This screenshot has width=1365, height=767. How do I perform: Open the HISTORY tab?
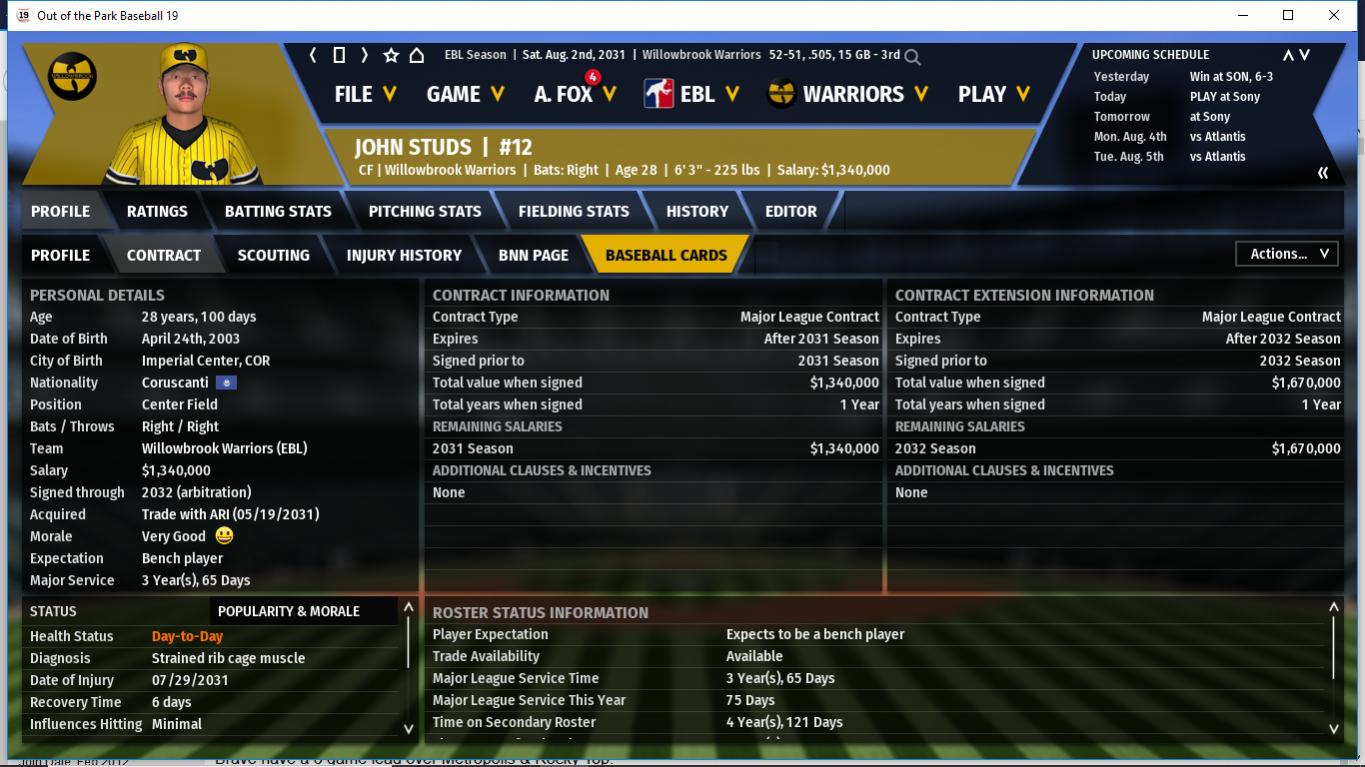pos(697,211)
